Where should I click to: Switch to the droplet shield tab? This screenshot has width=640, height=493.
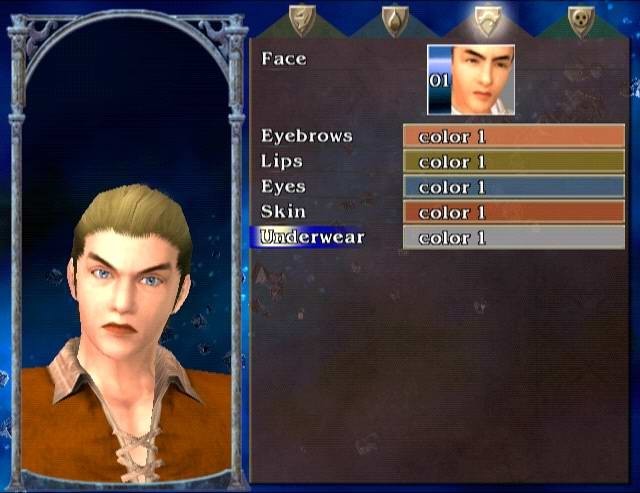click(396, 19)
